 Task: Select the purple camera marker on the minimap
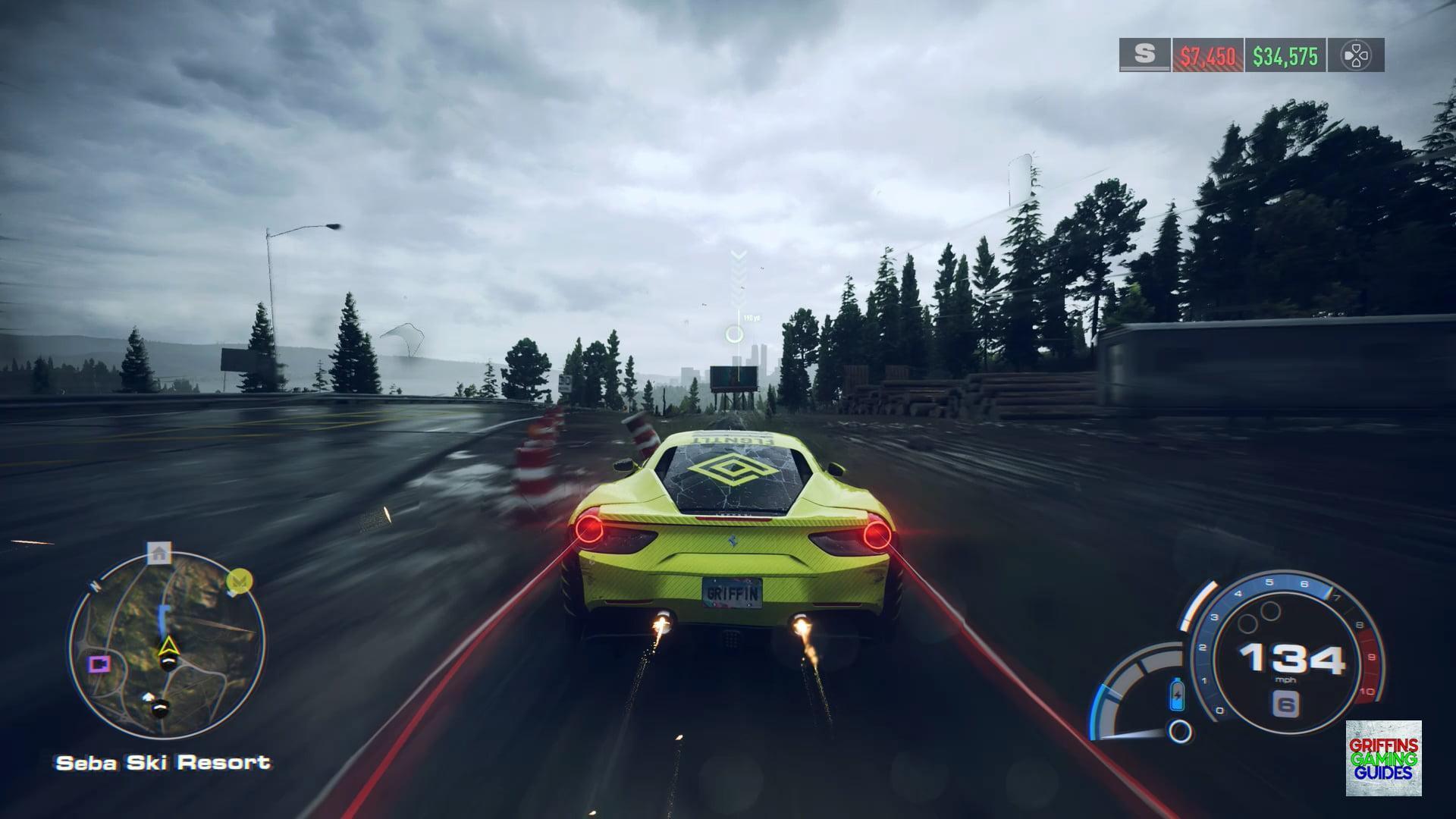99,664
